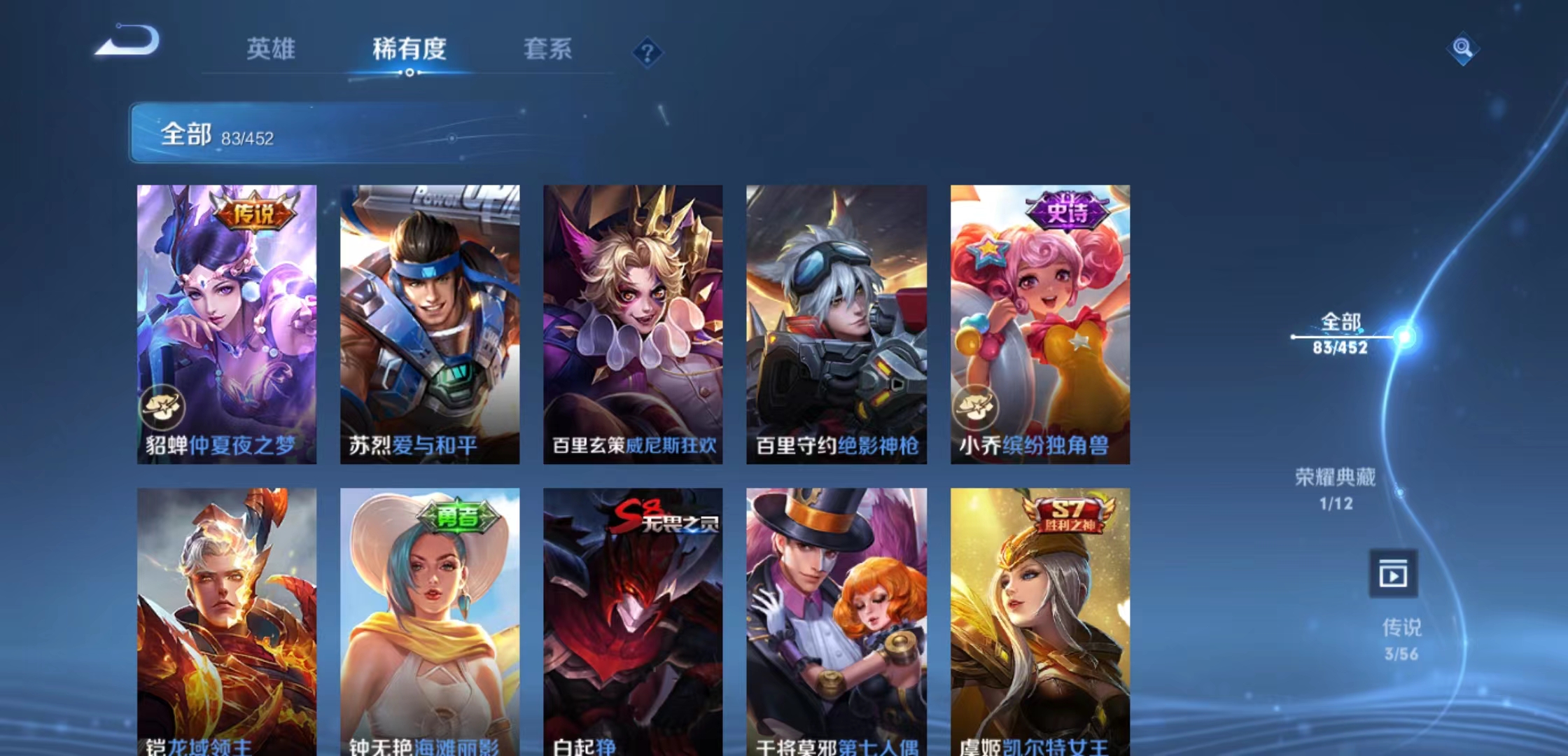Select the 稀有度 tab
This screenshot has width=1568, height=756.
(x=409, y=49)
